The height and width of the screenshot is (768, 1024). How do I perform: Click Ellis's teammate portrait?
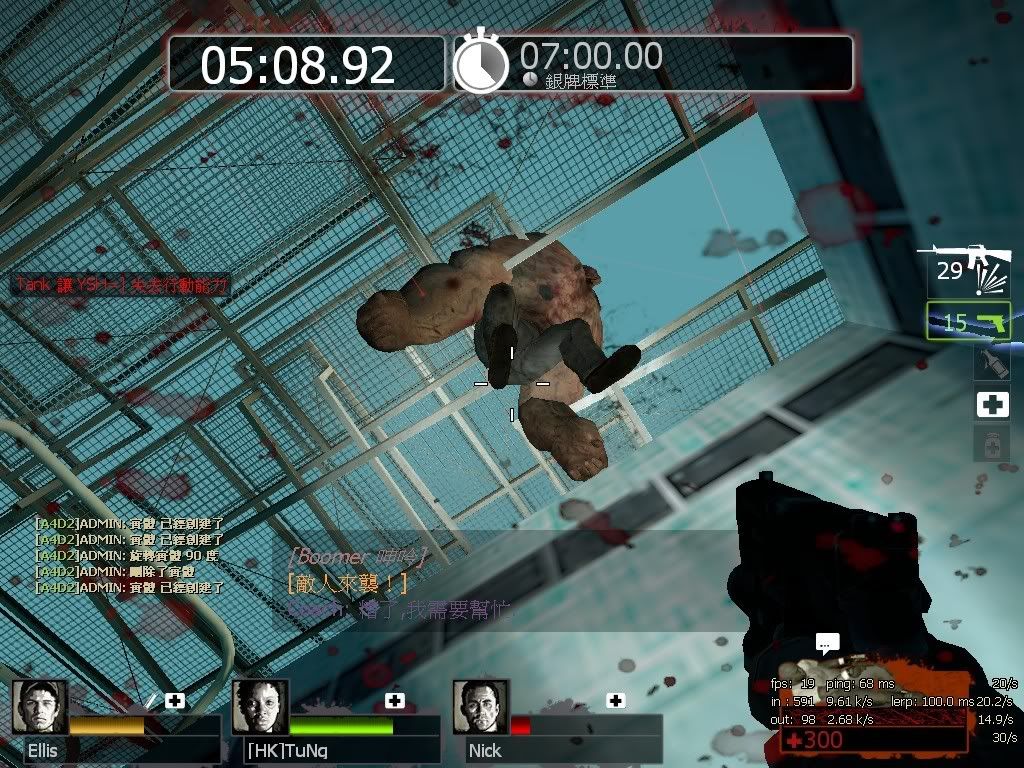[40, 707]
